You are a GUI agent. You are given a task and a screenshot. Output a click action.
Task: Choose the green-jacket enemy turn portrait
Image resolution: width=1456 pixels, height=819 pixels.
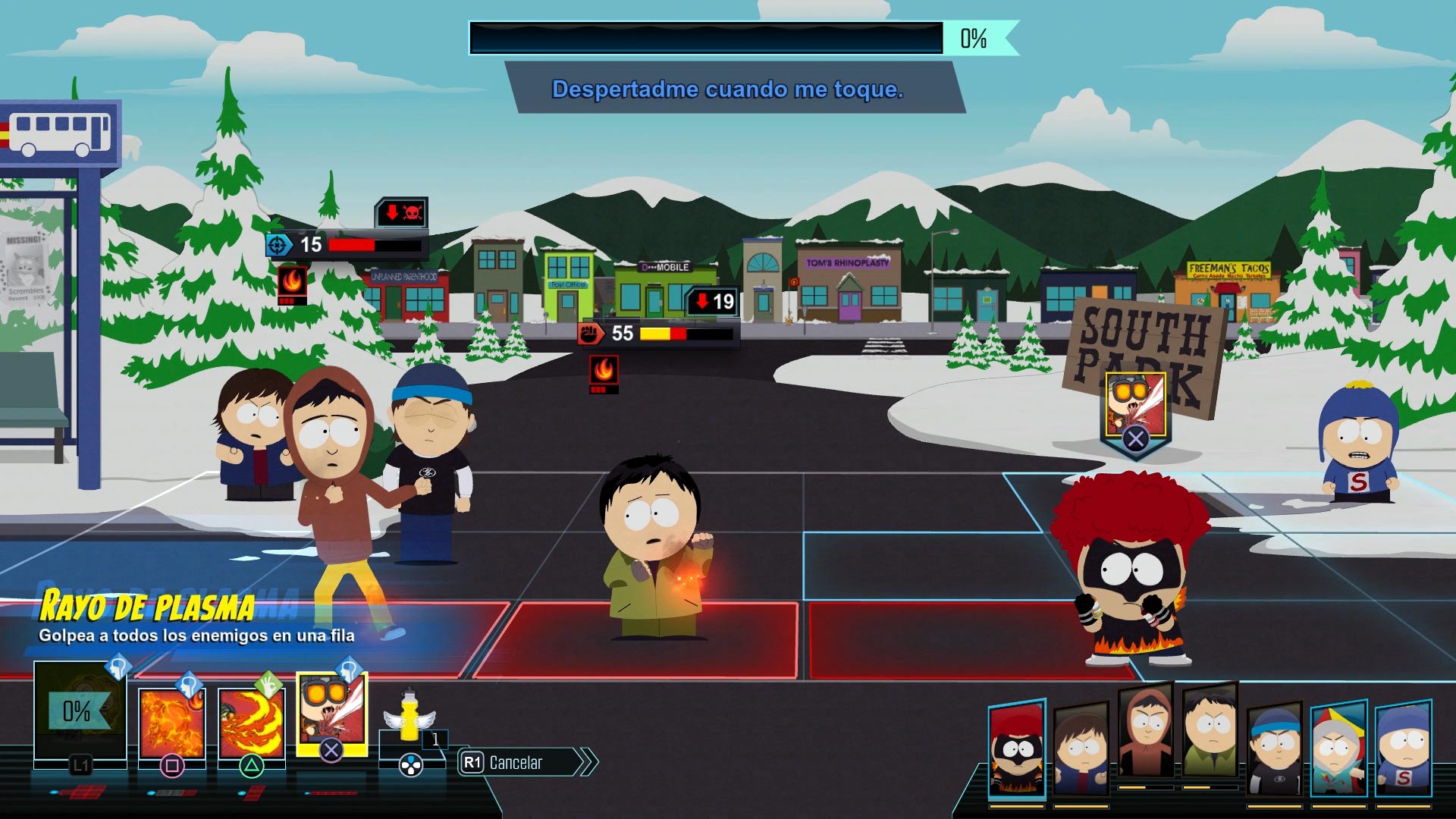point(1210,733)
